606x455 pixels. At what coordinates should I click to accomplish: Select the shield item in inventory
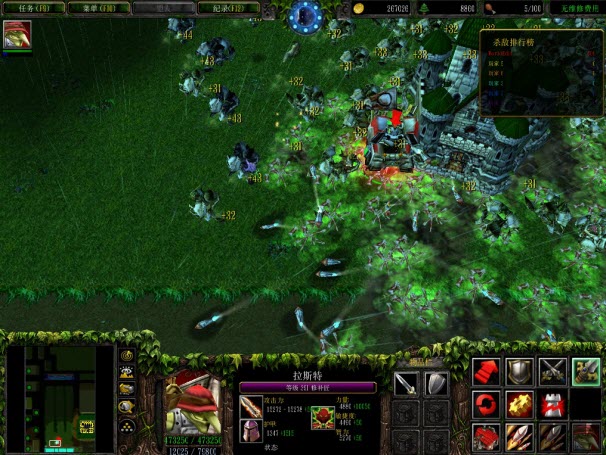pos(436,382)
